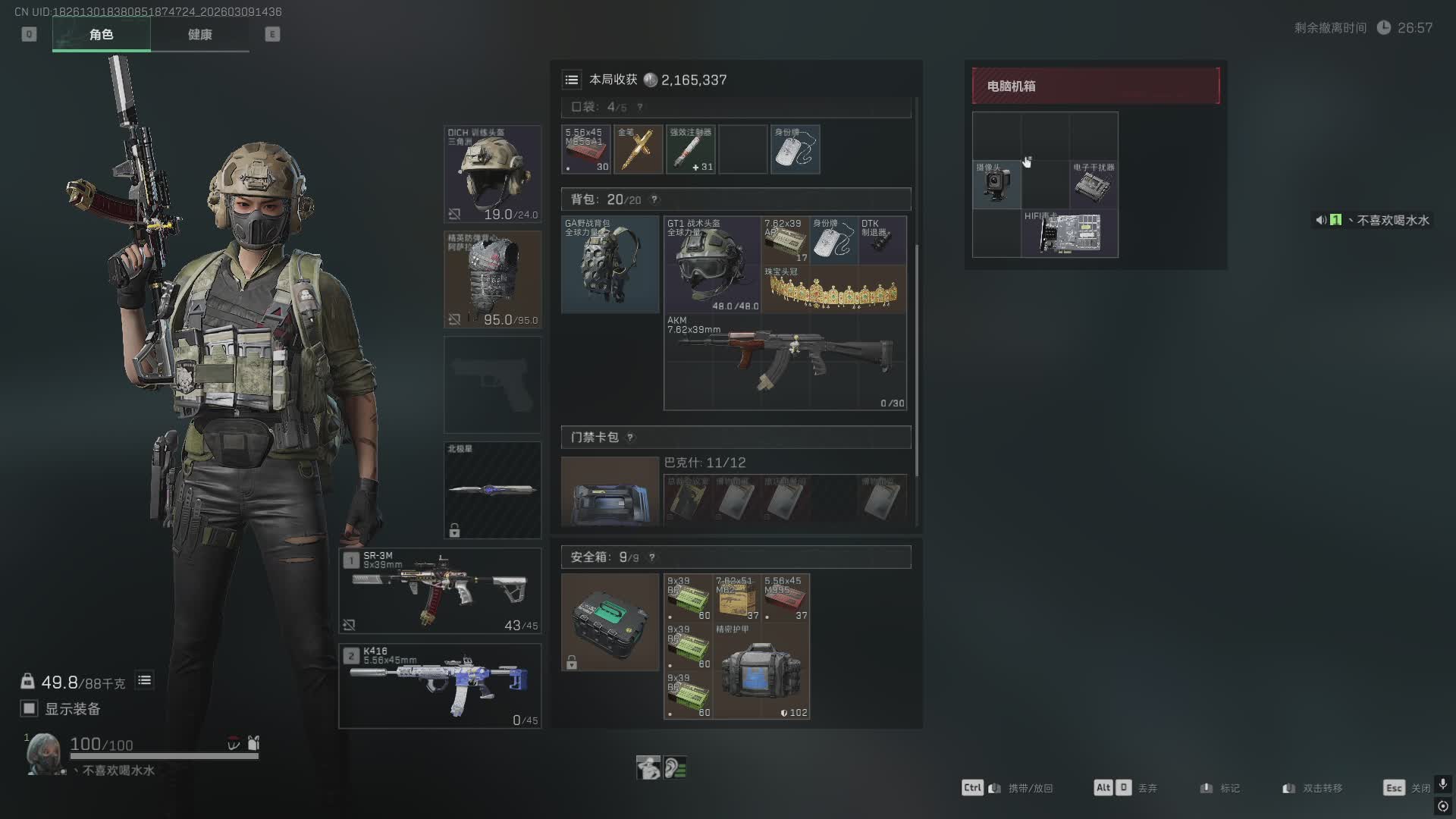Take the 摄像头 camera from the computer case
Viewport: 1456px width, 819px height.
[x=996, y=184]
